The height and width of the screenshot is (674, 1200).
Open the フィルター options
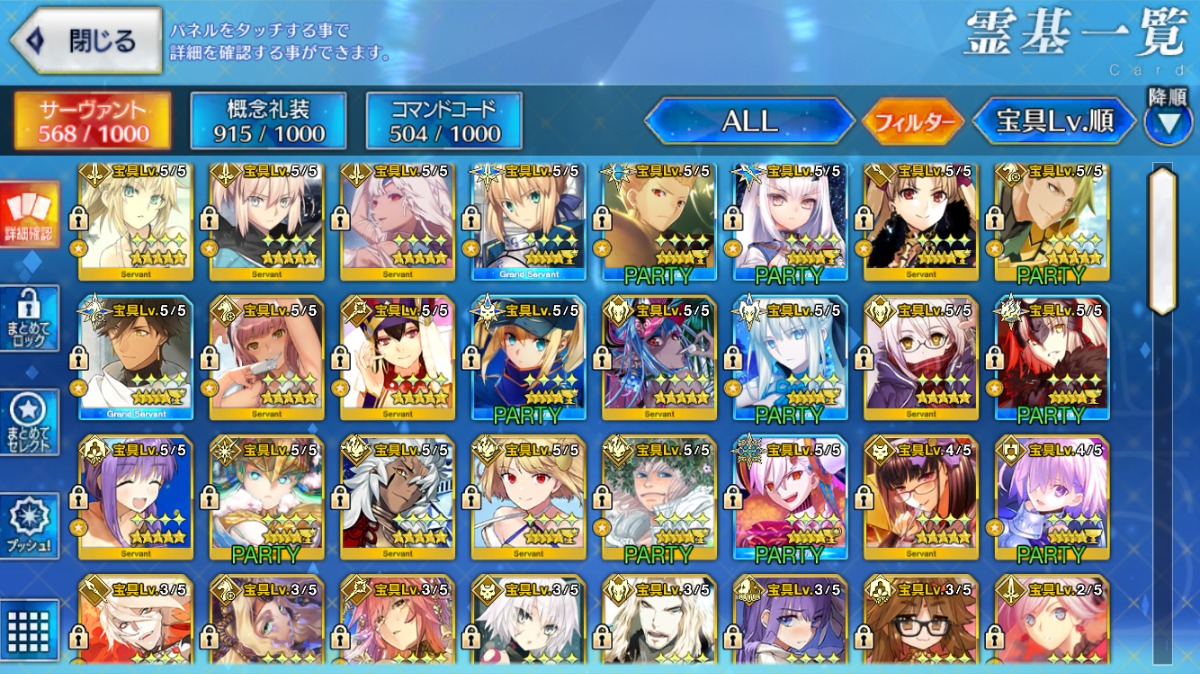point(913,122)
